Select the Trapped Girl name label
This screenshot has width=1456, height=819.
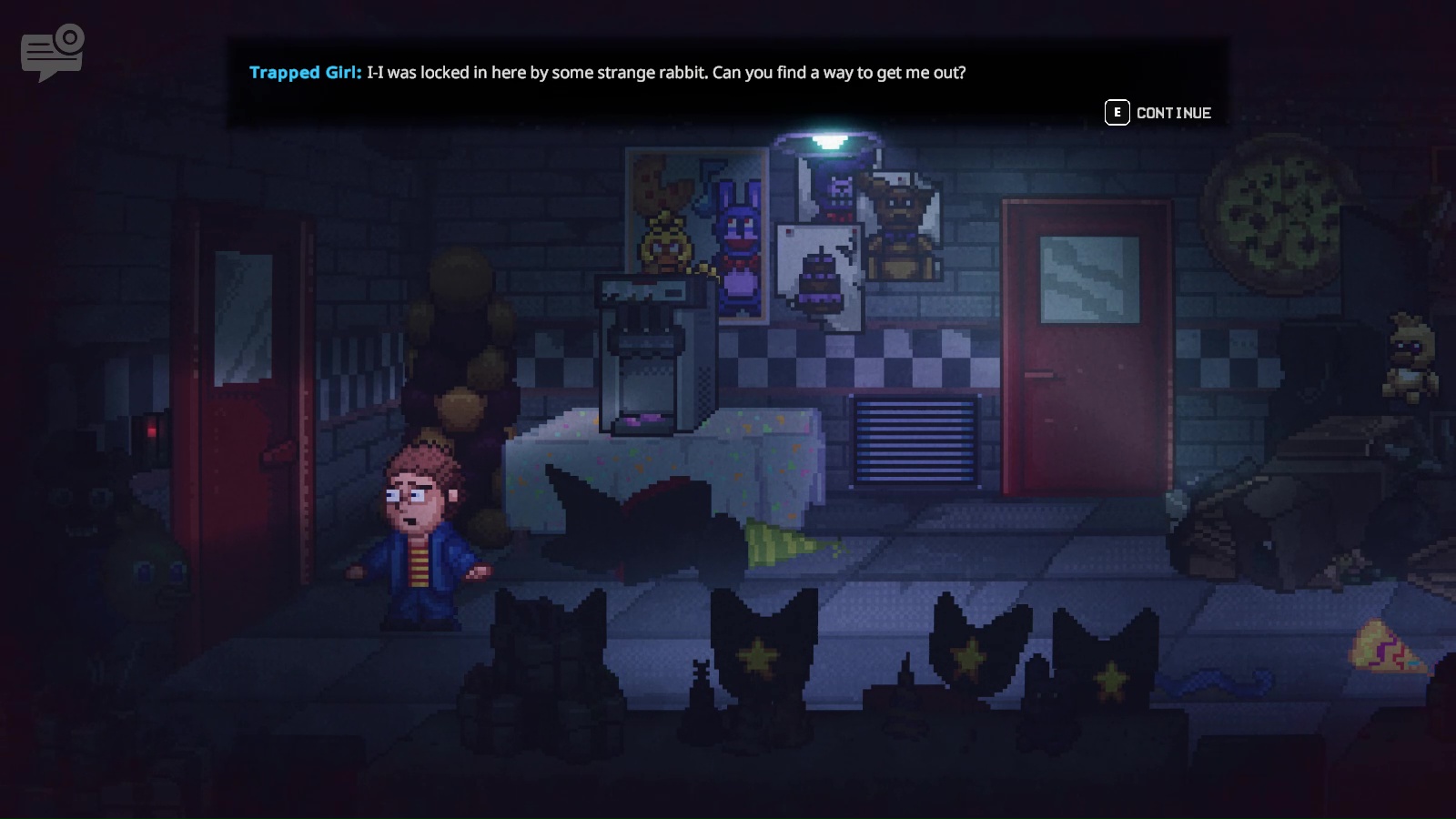(305, 73)
